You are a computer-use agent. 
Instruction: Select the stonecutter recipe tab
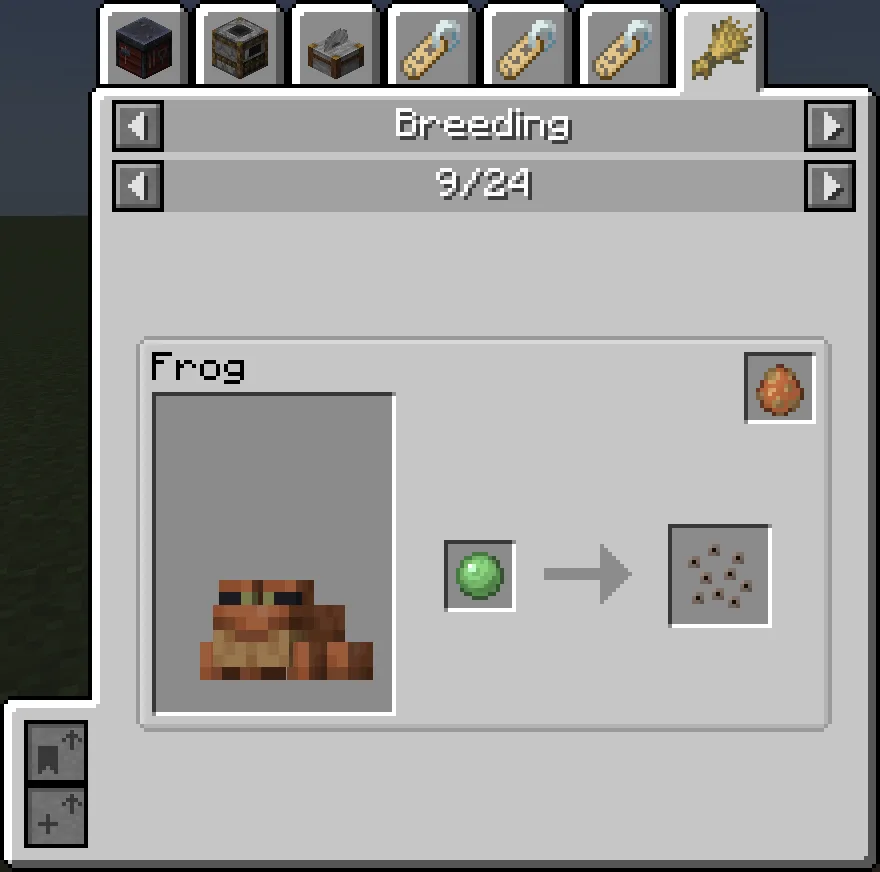coord(337,46)
